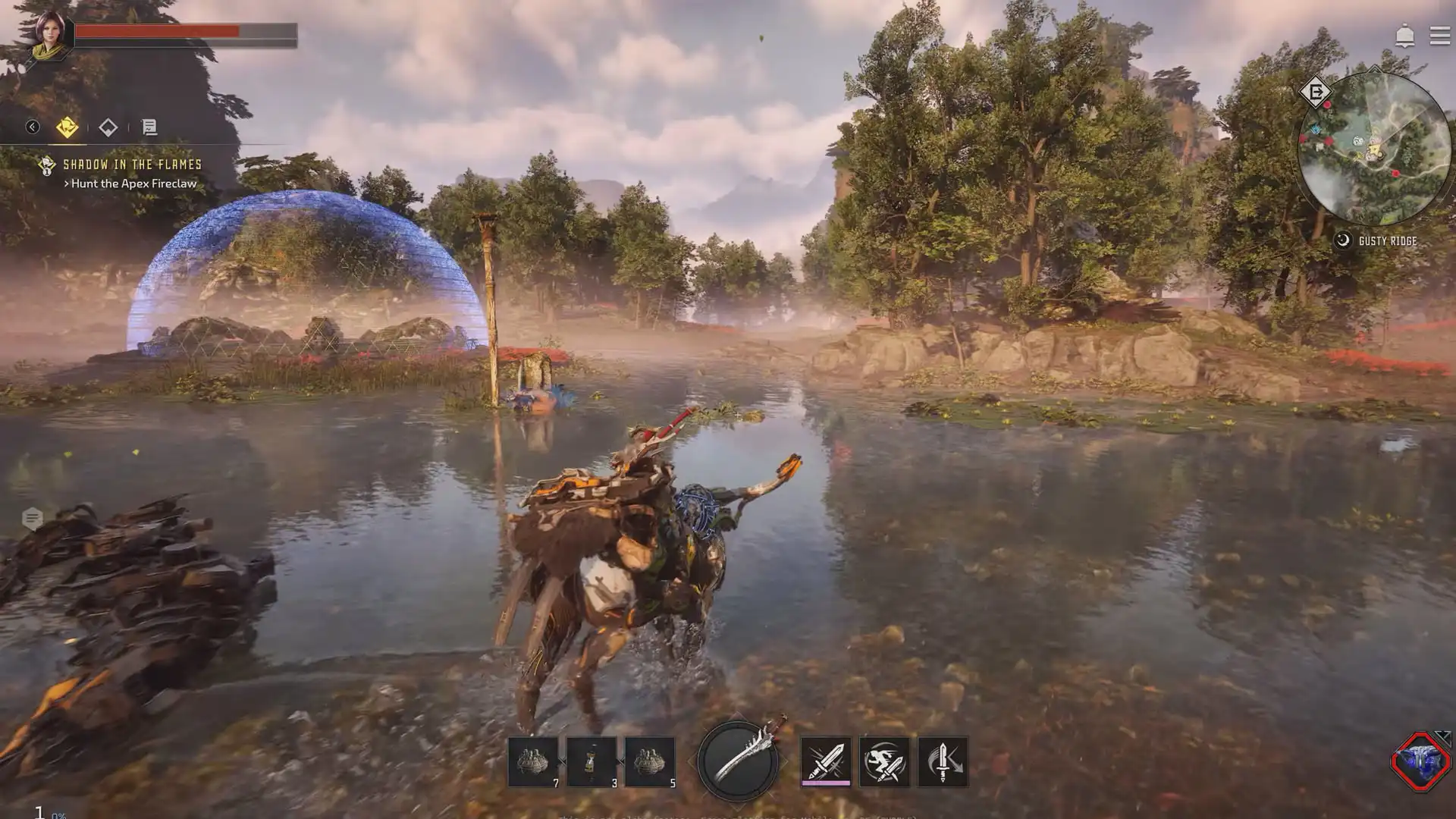Toggle the white side-quest diamond marker
The image size is (1456, 819).
click(x=108, y=127)
